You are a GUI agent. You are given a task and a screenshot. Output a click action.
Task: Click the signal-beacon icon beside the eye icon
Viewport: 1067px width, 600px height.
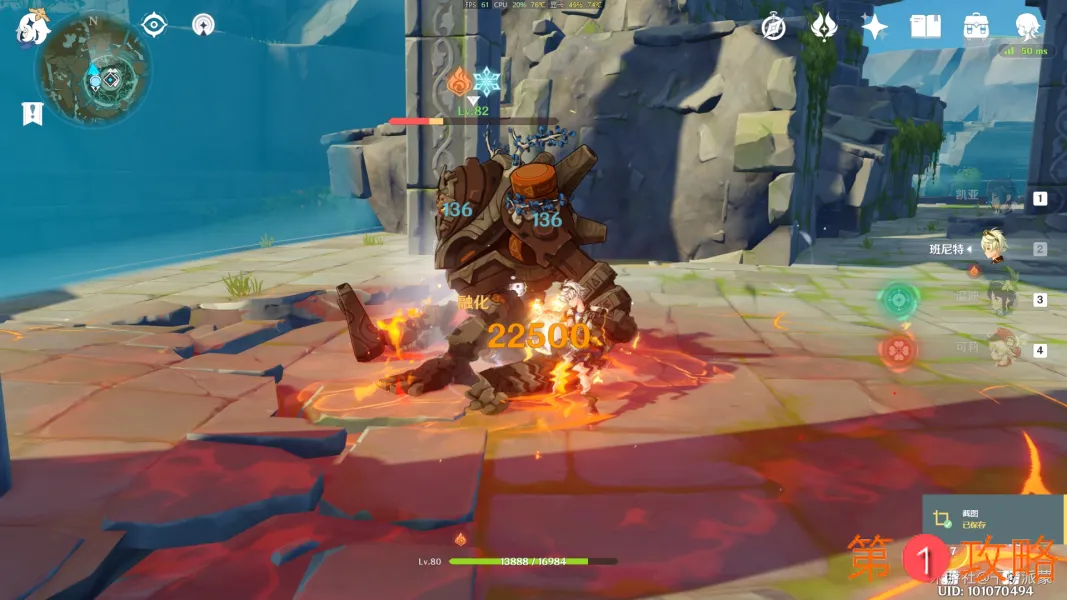point(203,24)
